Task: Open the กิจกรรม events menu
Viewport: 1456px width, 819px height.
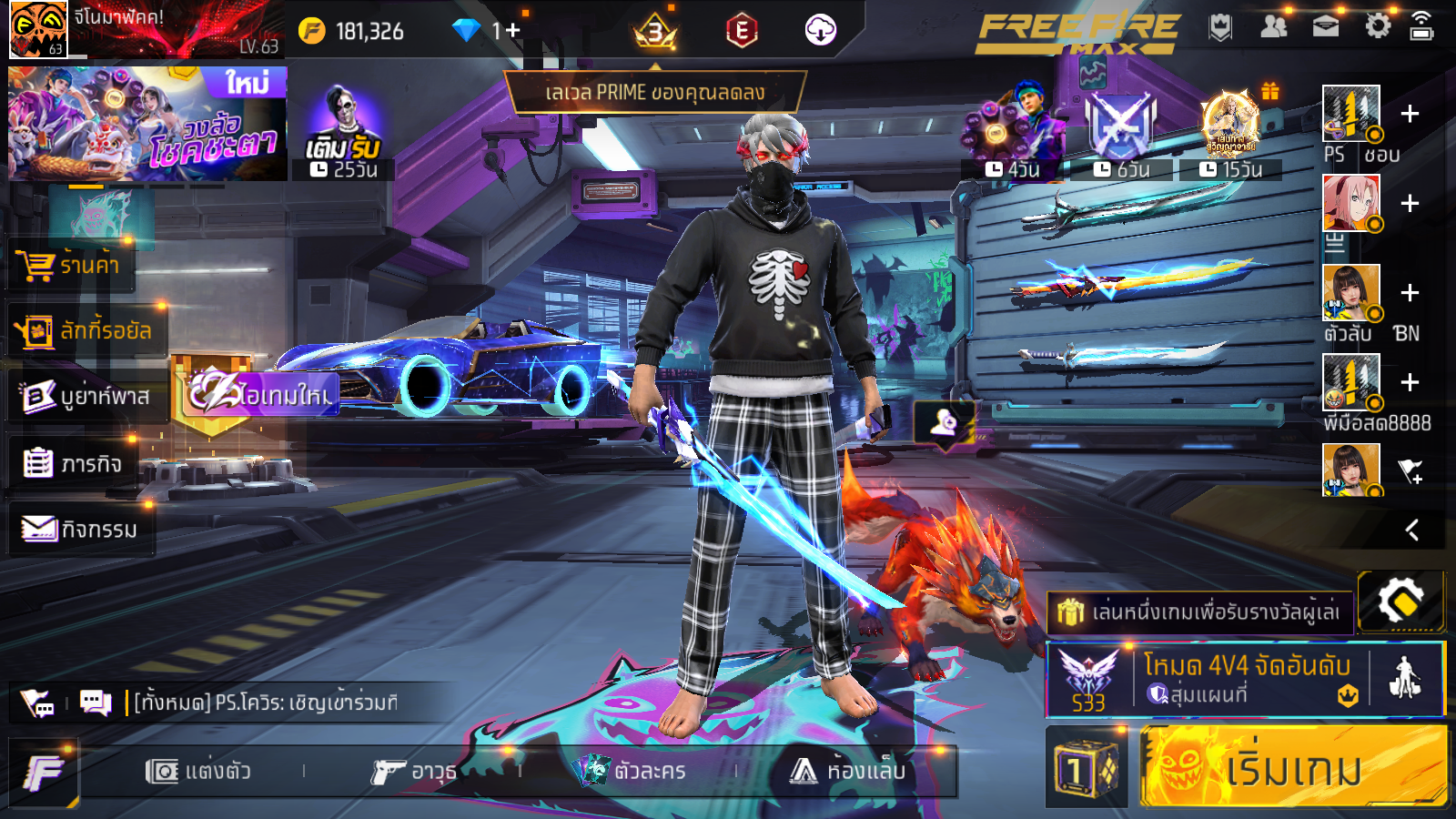Action: (80, 529)
